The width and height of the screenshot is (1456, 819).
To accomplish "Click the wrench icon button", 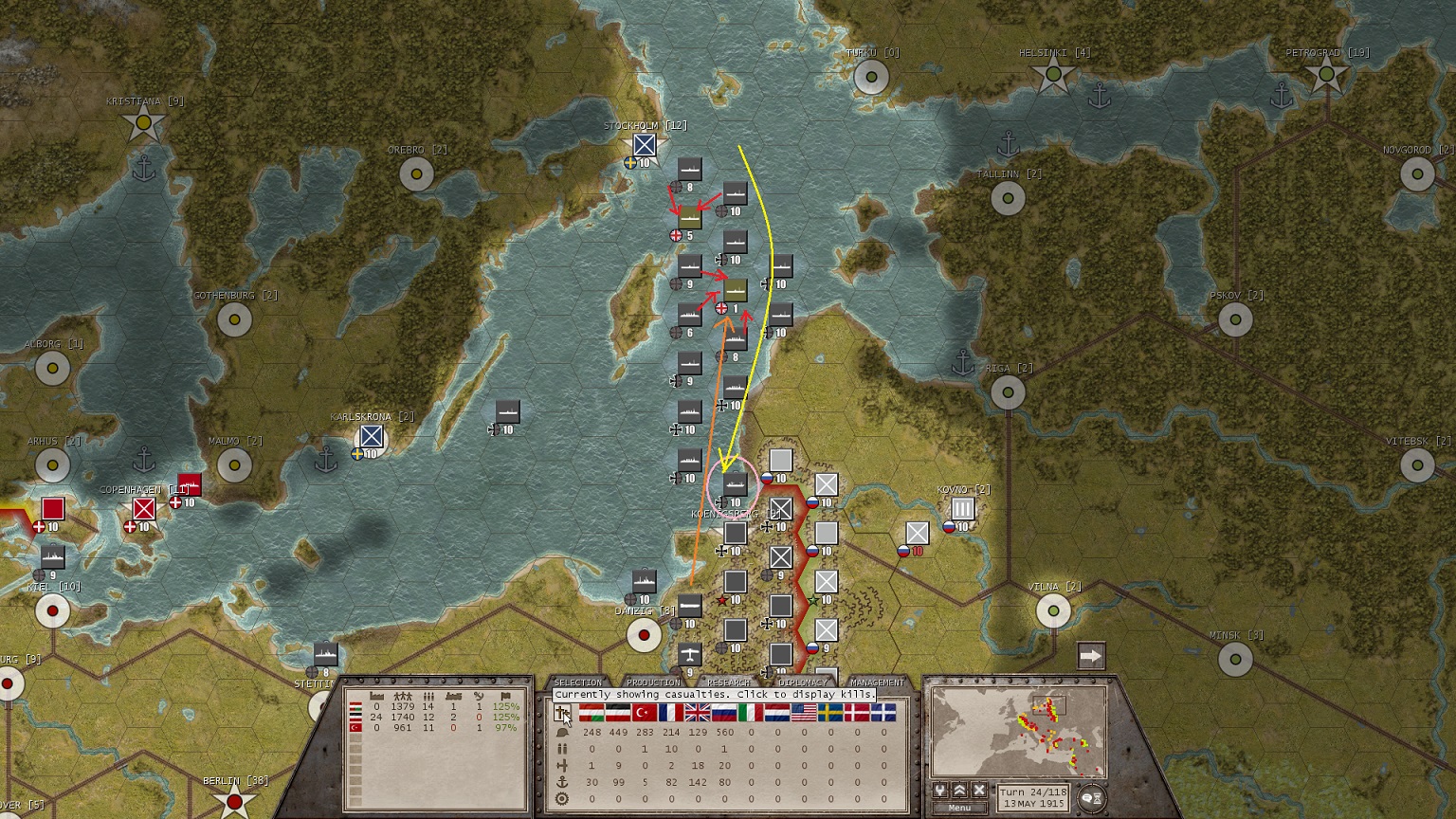I will 941,791.
